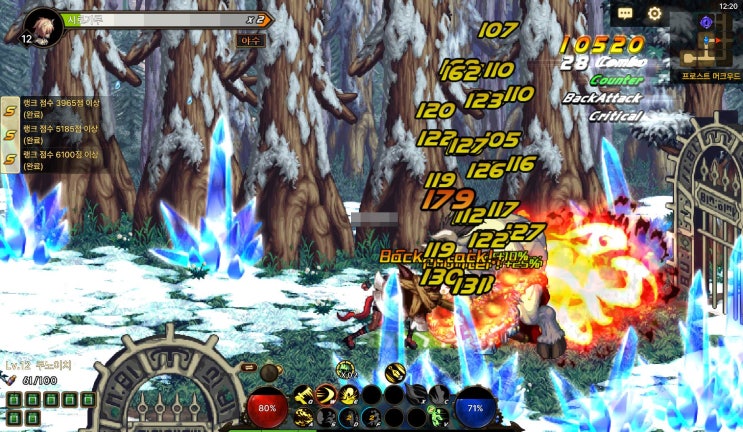The height and width of the screenshot is (432, 743).
Task: Click the red HP orb
Action: (267, 408)
